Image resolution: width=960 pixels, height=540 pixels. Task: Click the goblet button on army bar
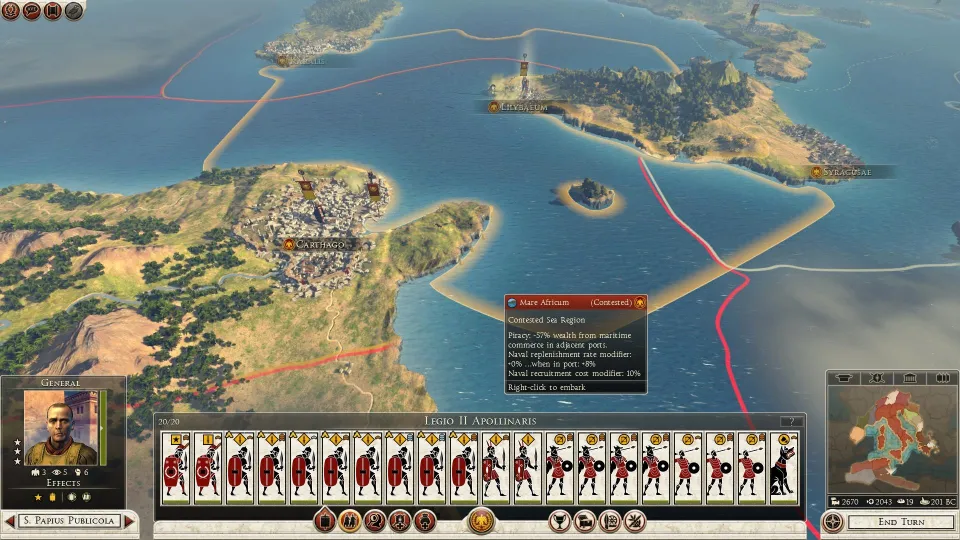pyautogui.click(x=560, y=520)
